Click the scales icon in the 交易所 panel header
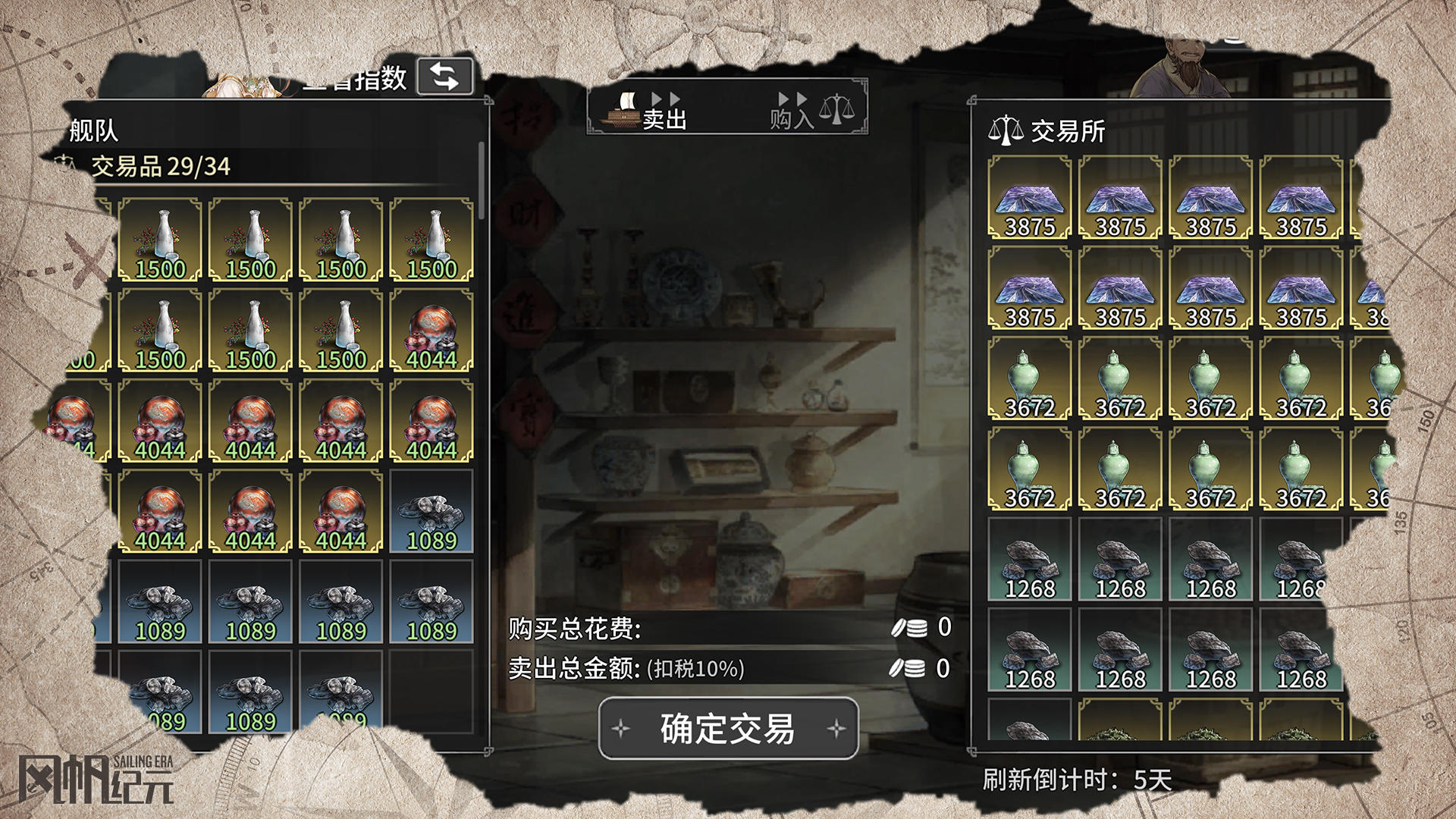The height and width of the screenshot is (819, 1456). [1007, 127]
